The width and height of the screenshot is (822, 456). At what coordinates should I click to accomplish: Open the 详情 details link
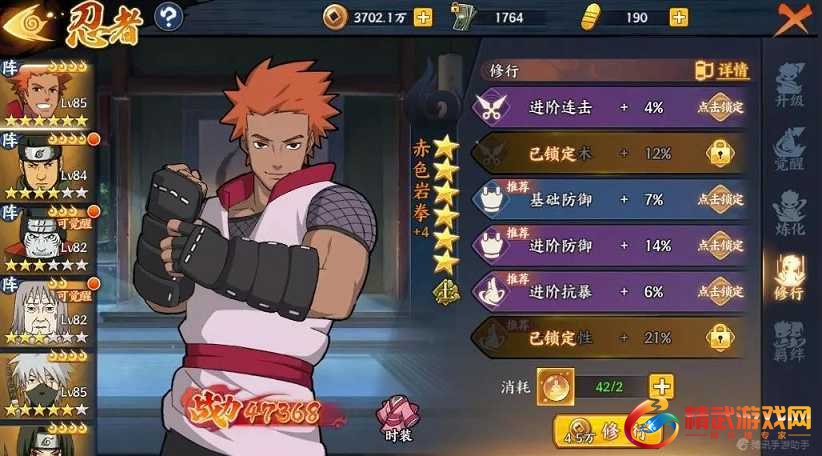click(722, 71)
